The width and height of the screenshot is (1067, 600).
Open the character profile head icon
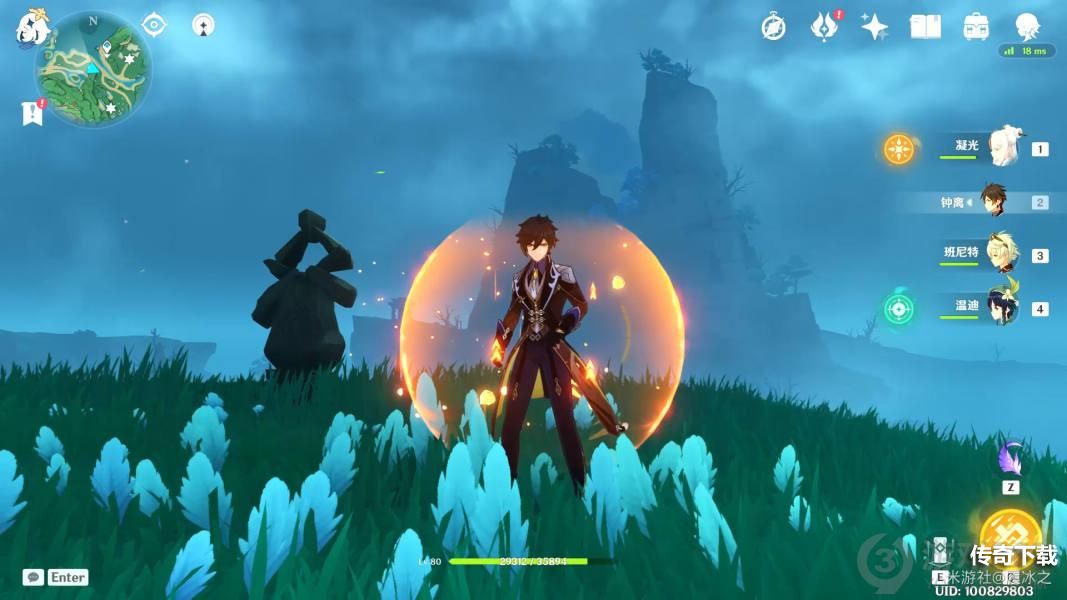[x=1027, y=26]
